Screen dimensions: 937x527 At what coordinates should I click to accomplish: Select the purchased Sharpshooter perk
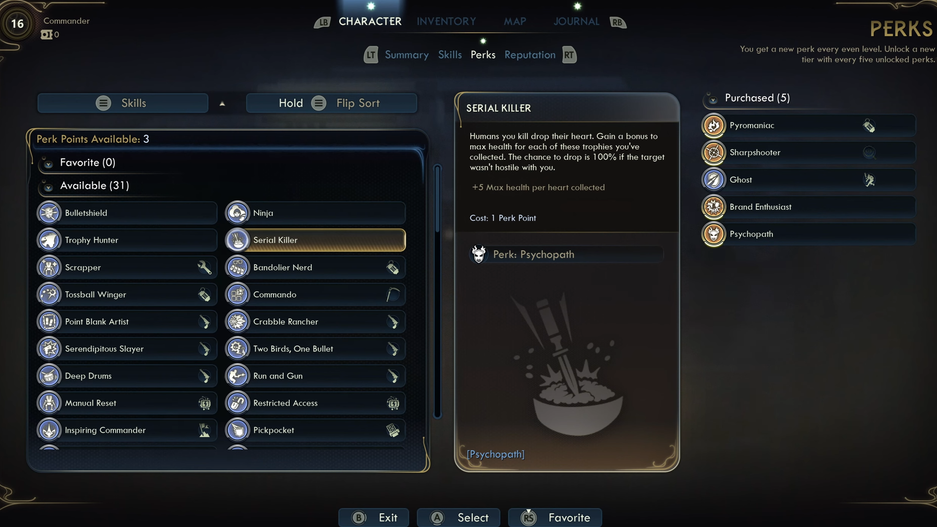pyautogui.click(x=807, y=153)
